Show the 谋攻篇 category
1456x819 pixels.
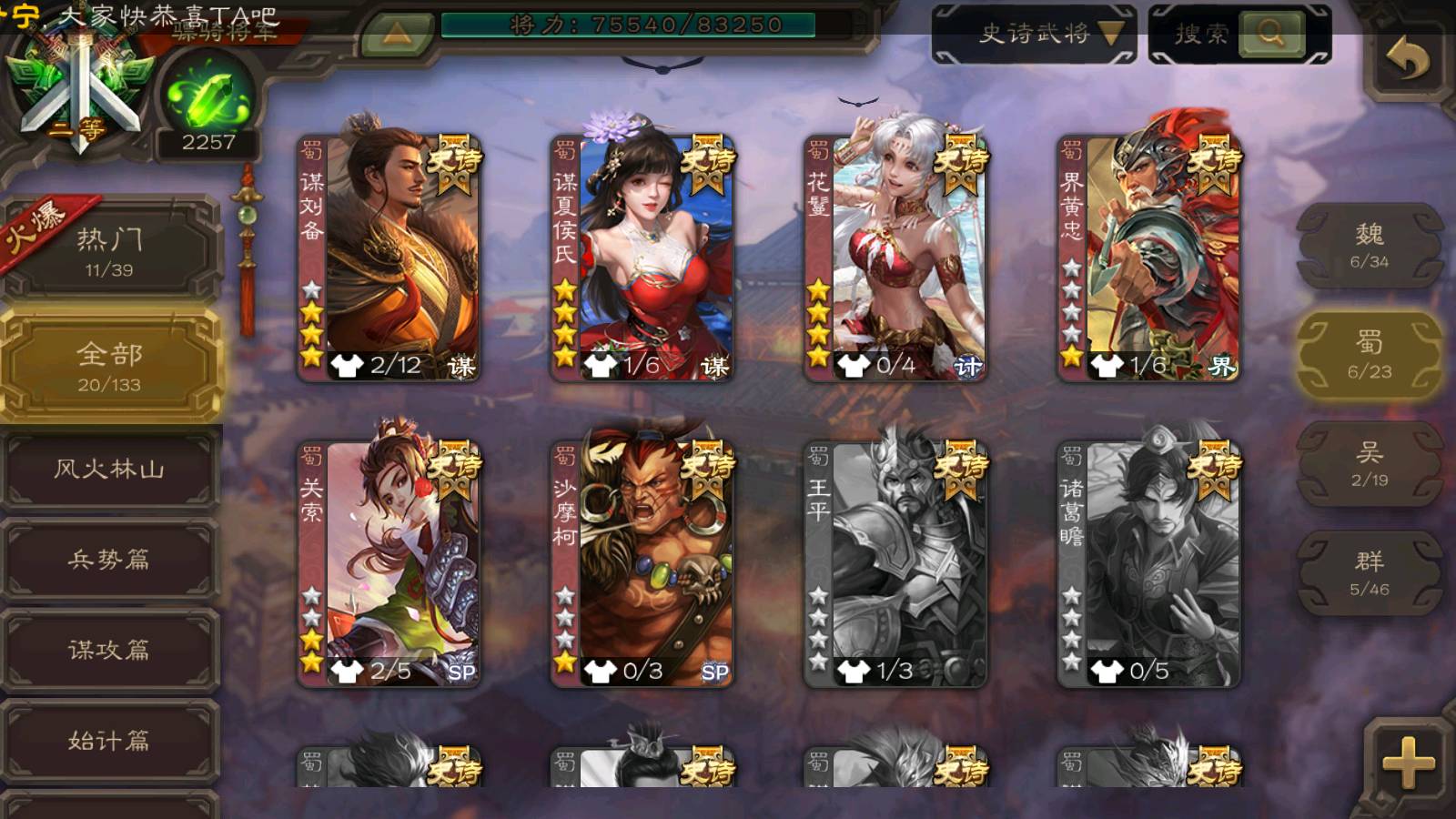pos(109,650)
